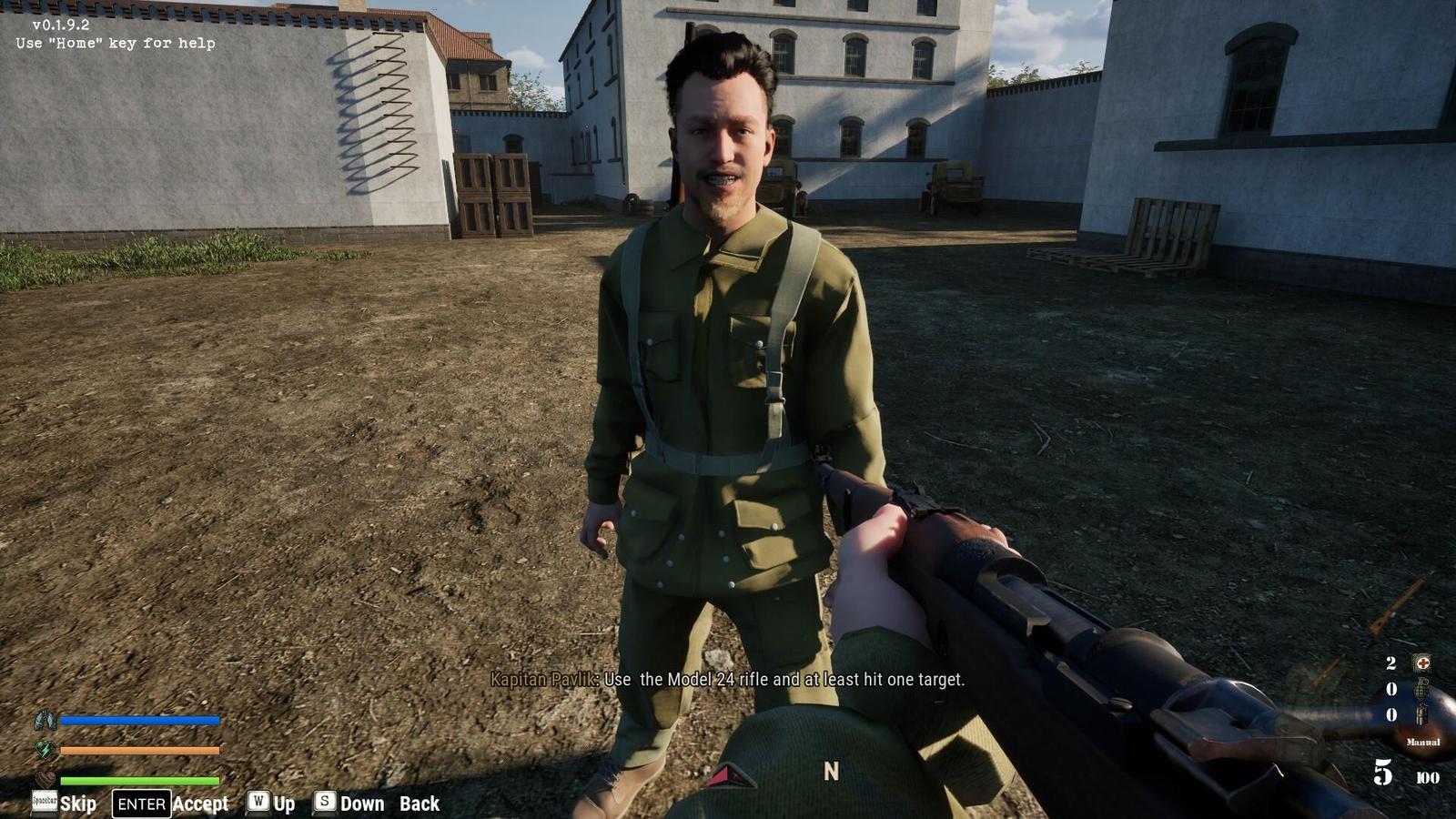Click the medkit icon in the HUD
Image resolution: width=1456 pixels, height=819 pixels.
[x=1423, y=662]
